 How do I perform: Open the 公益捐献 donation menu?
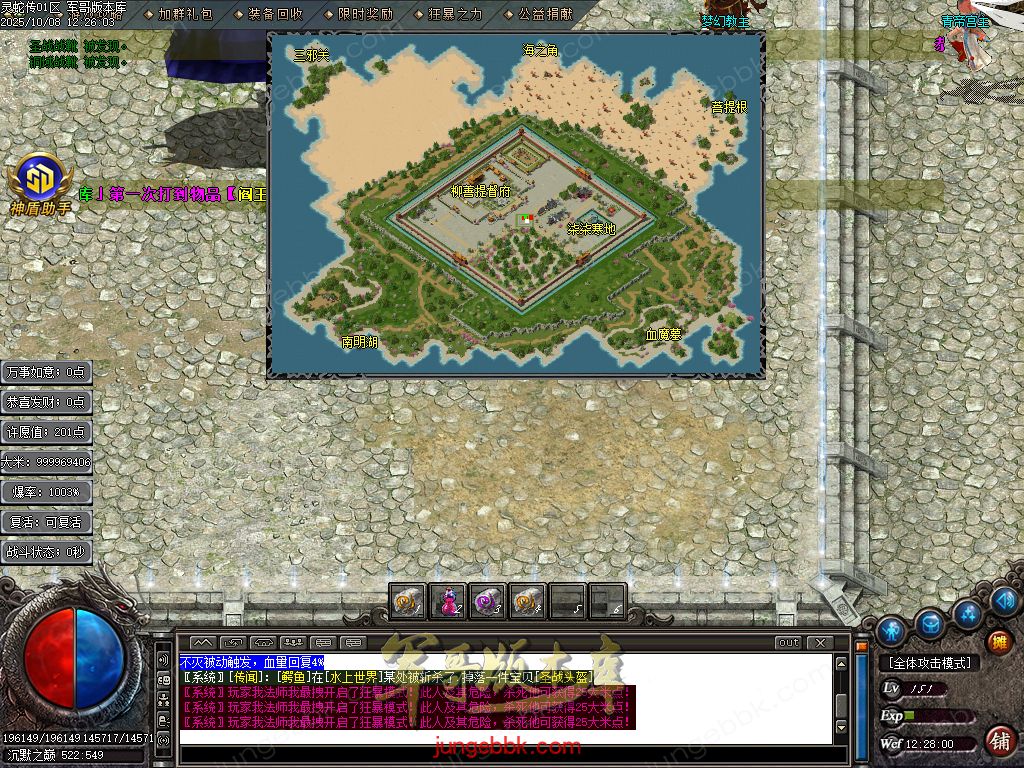coord(544,14)
